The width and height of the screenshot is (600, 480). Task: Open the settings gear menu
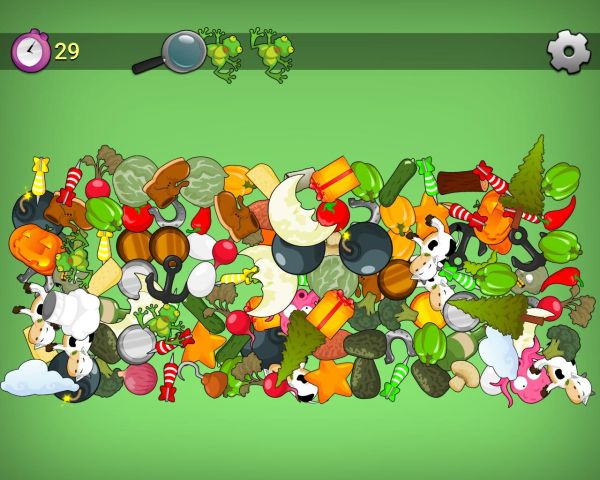point(568,52)
